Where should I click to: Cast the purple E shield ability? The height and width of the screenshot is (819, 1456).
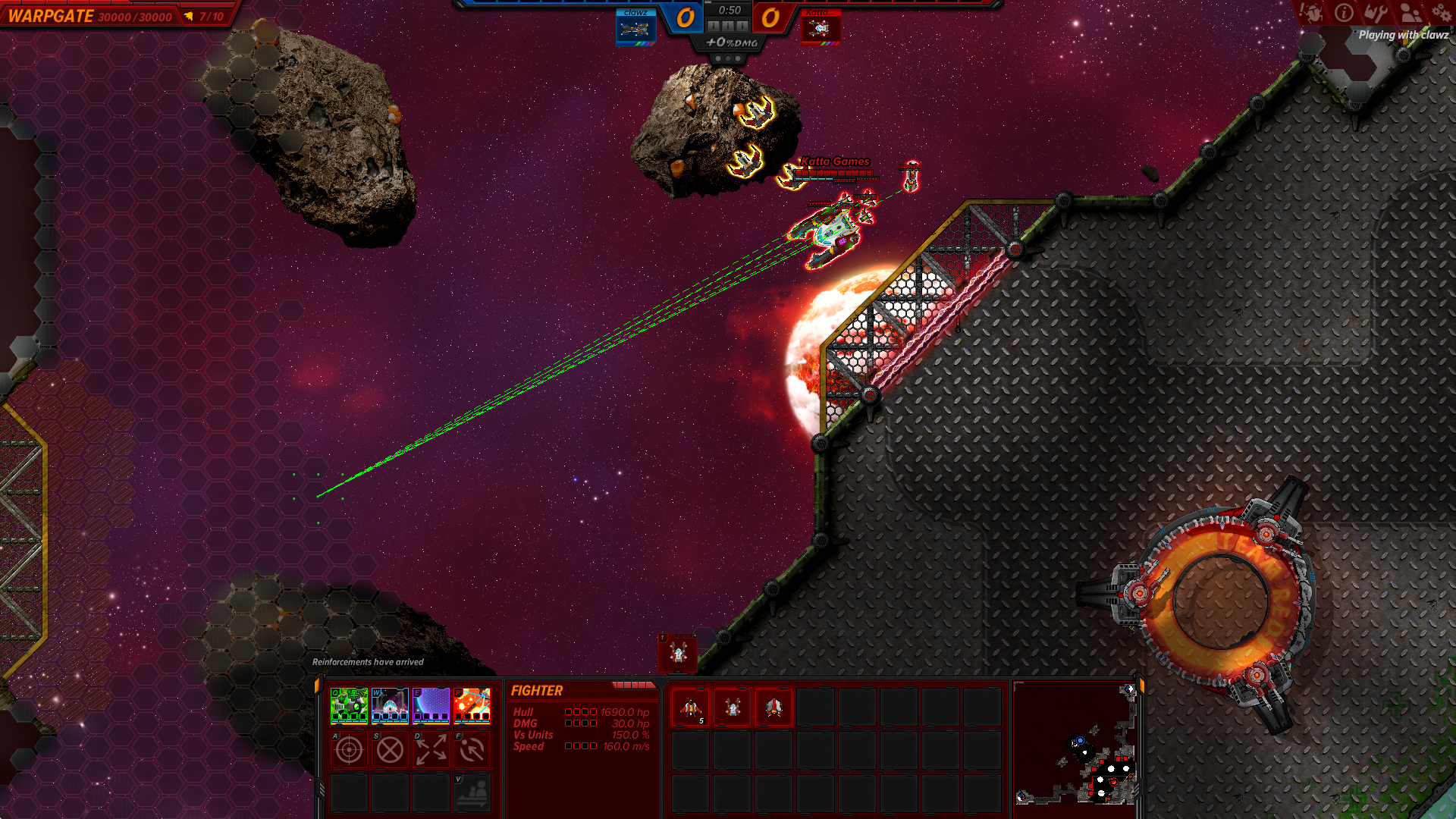[431, 705]
